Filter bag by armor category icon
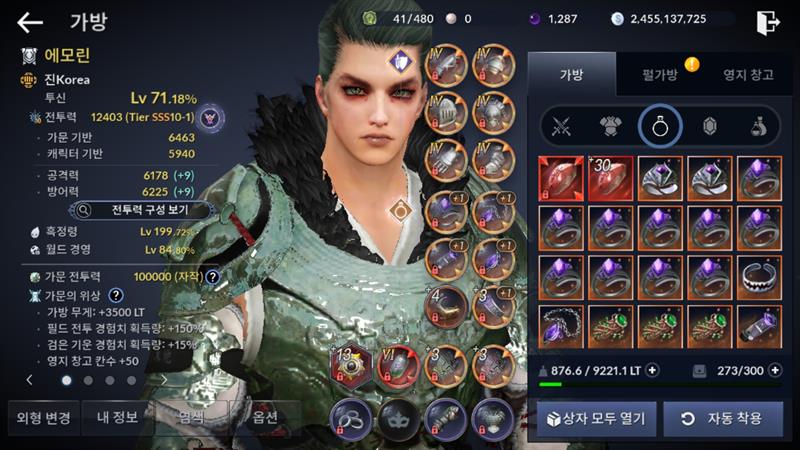The height and width of the screenshot is (450, 800). point(610,127)
